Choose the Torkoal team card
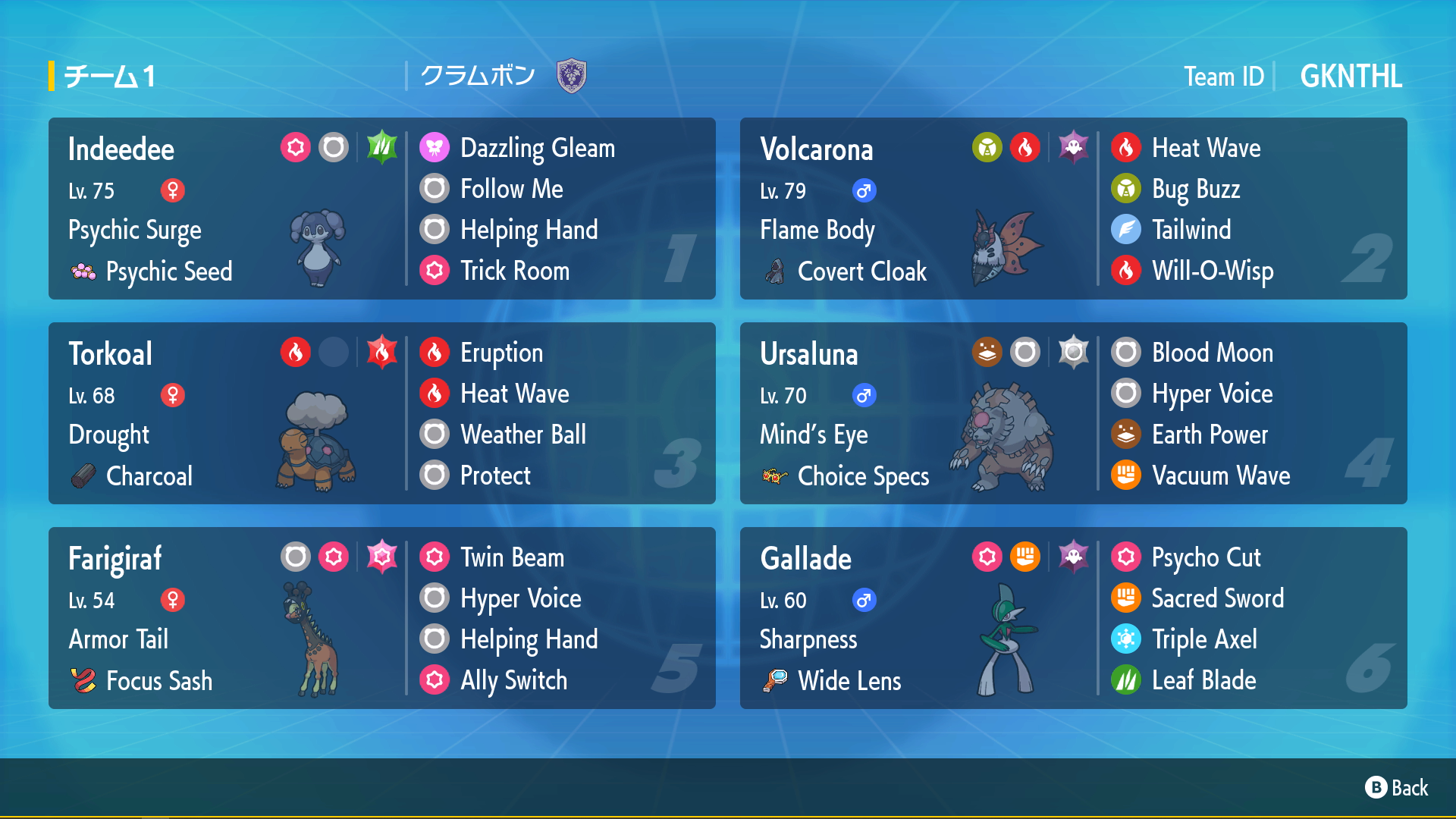 (381, 413)
